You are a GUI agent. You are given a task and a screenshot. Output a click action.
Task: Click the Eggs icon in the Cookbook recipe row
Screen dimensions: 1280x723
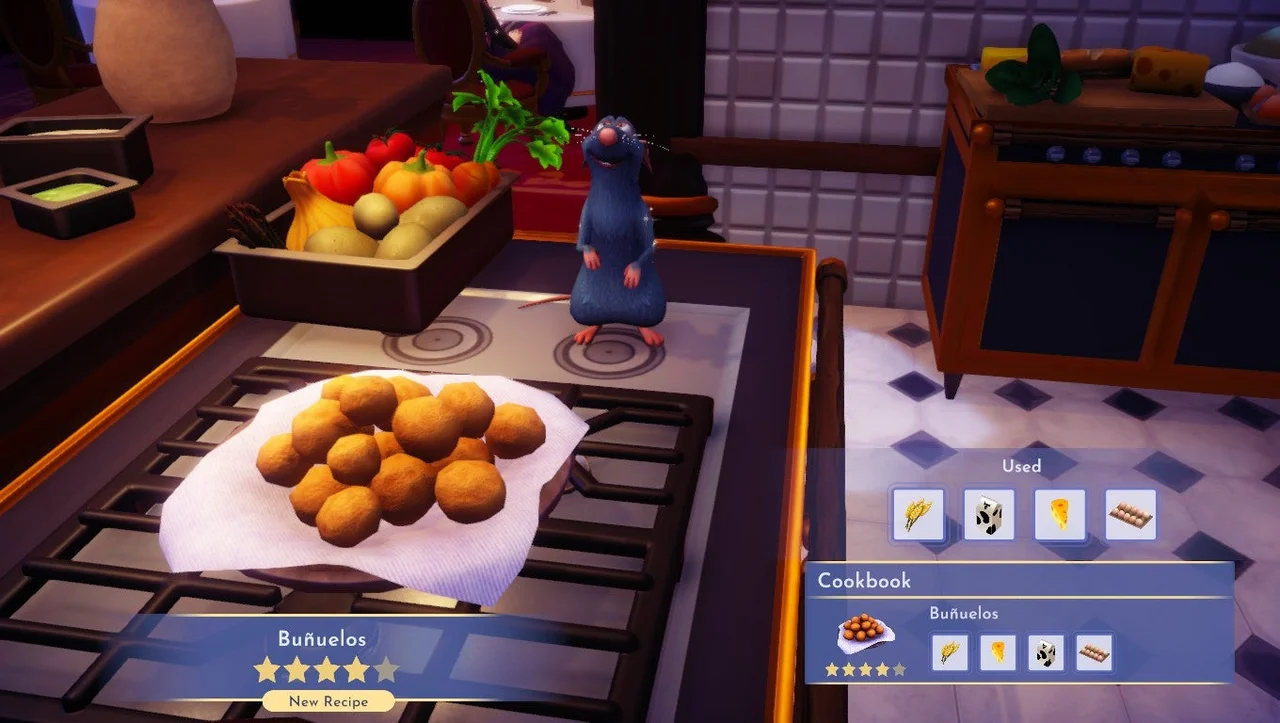coord(1093,652)
